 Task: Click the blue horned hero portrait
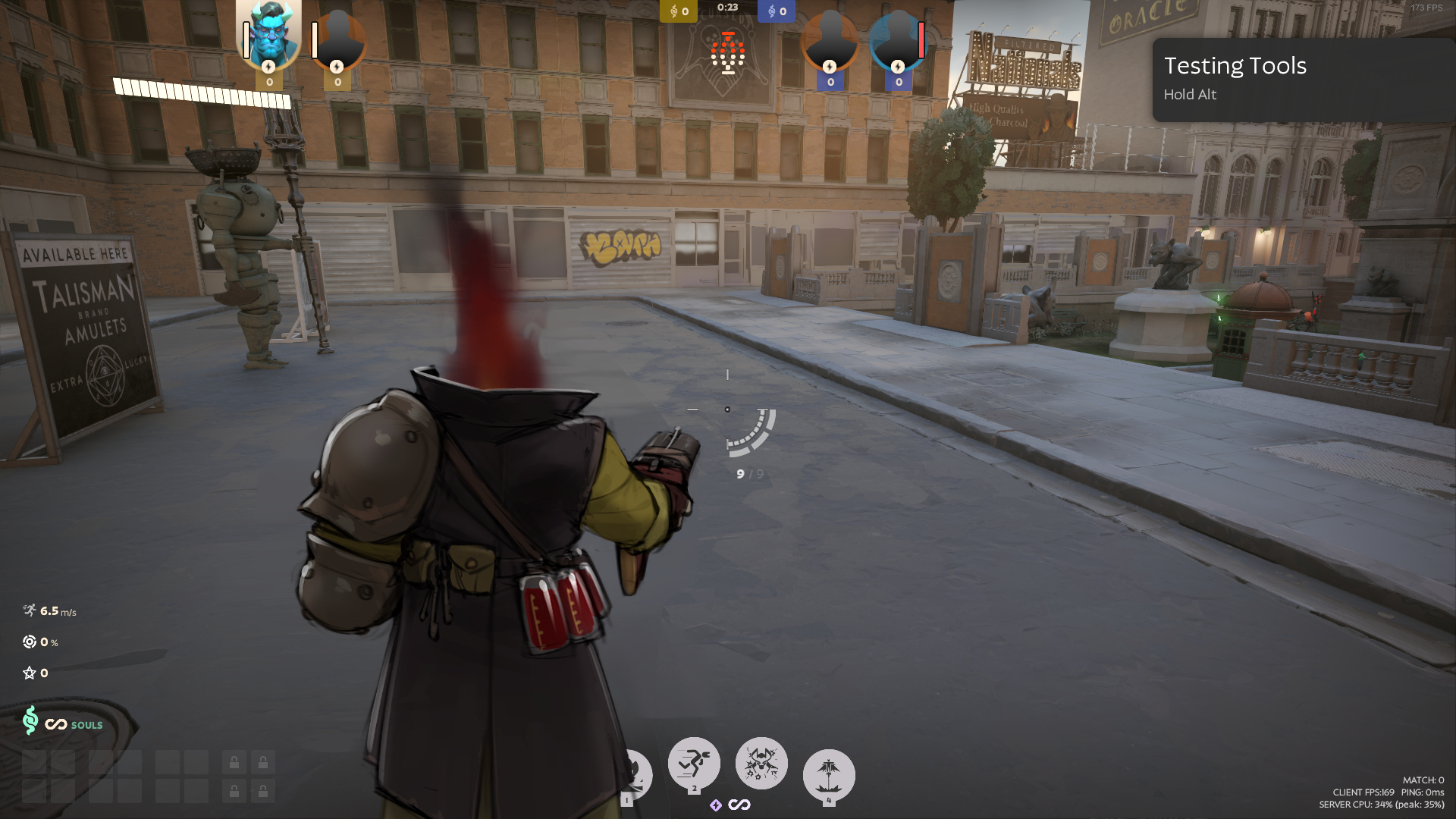[x=269, y=33]
